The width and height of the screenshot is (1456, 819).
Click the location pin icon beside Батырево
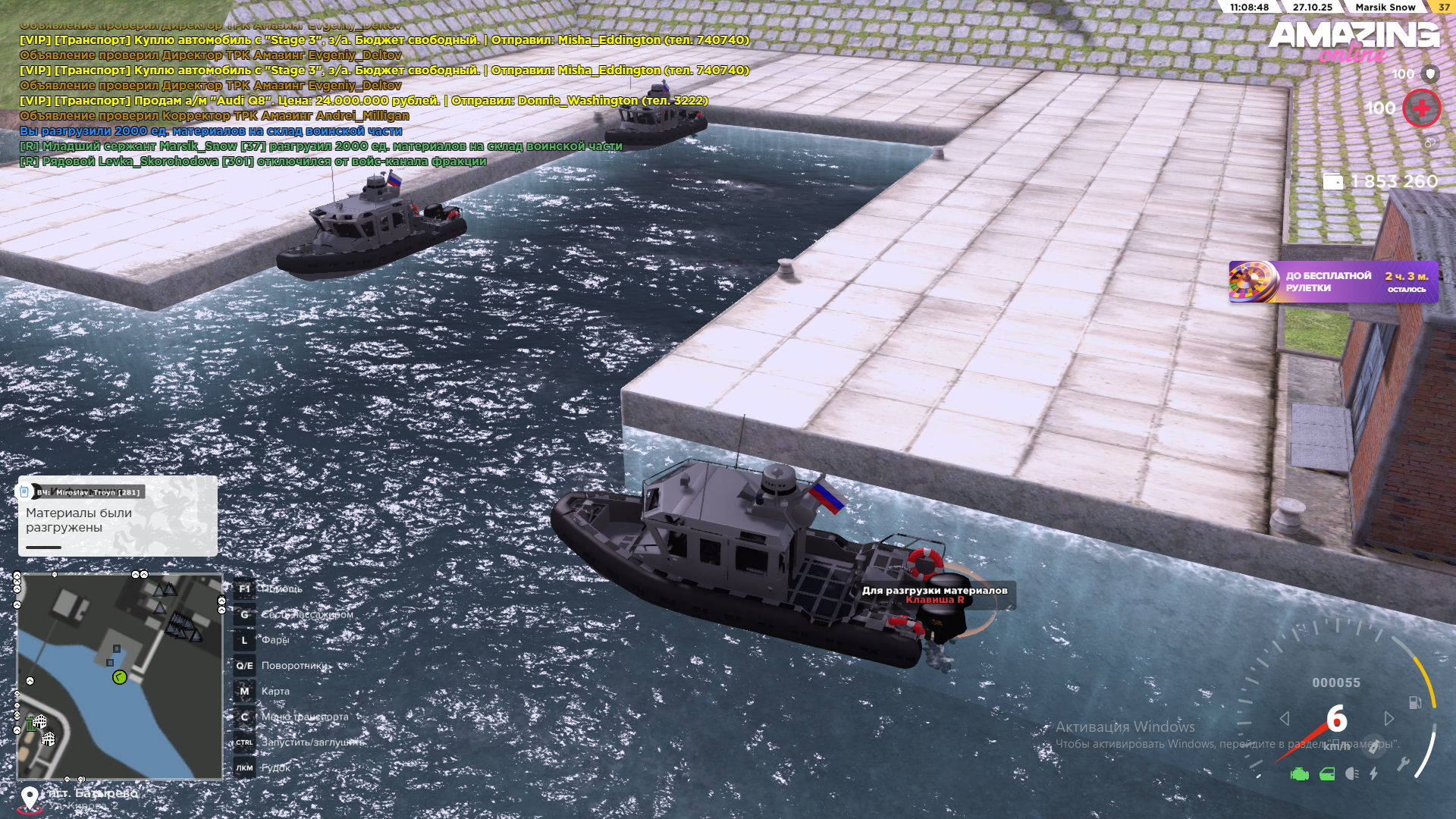30,798
